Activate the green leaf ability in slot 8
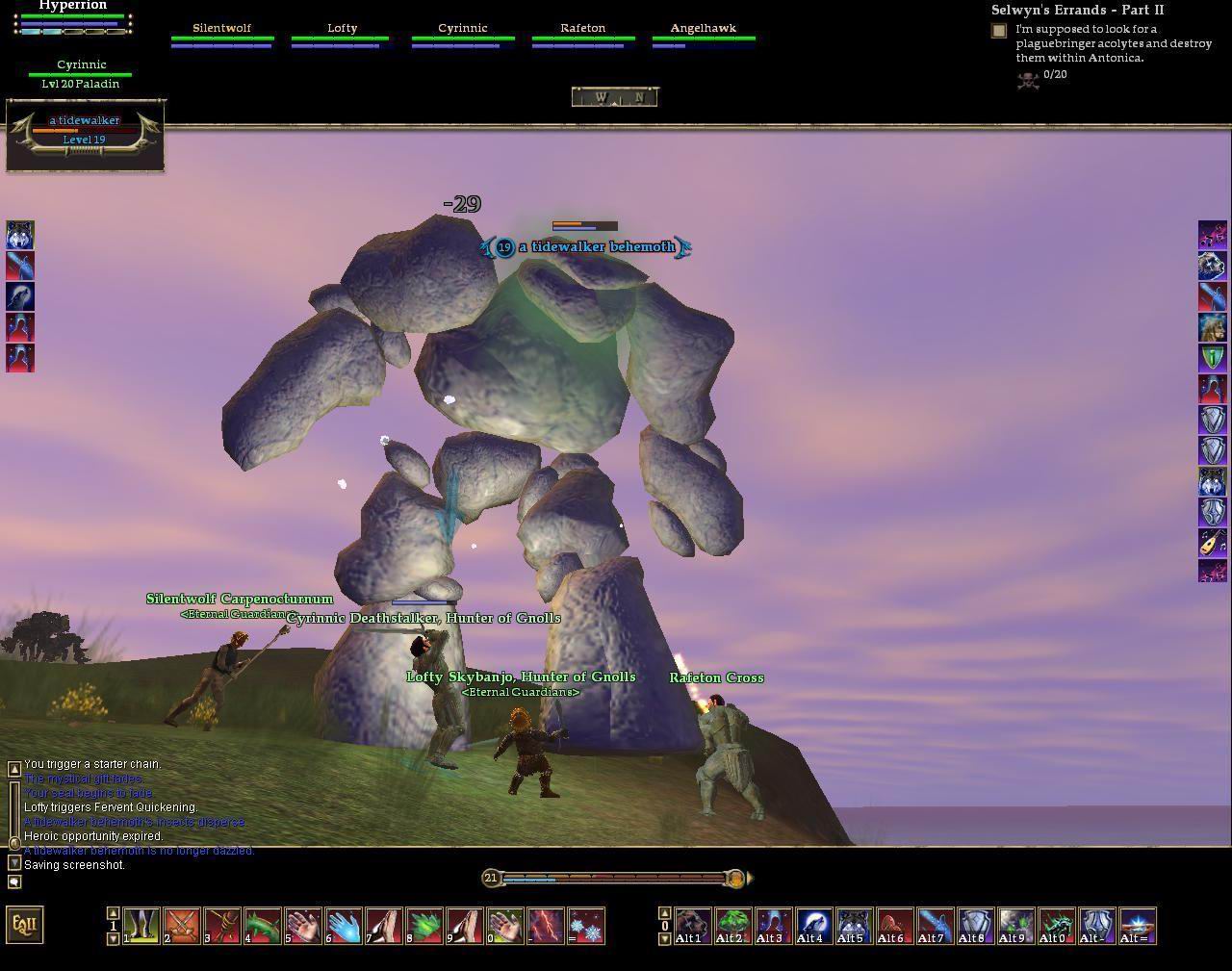Viewport: 1232px width, 971px height. (x=423, y=926)
